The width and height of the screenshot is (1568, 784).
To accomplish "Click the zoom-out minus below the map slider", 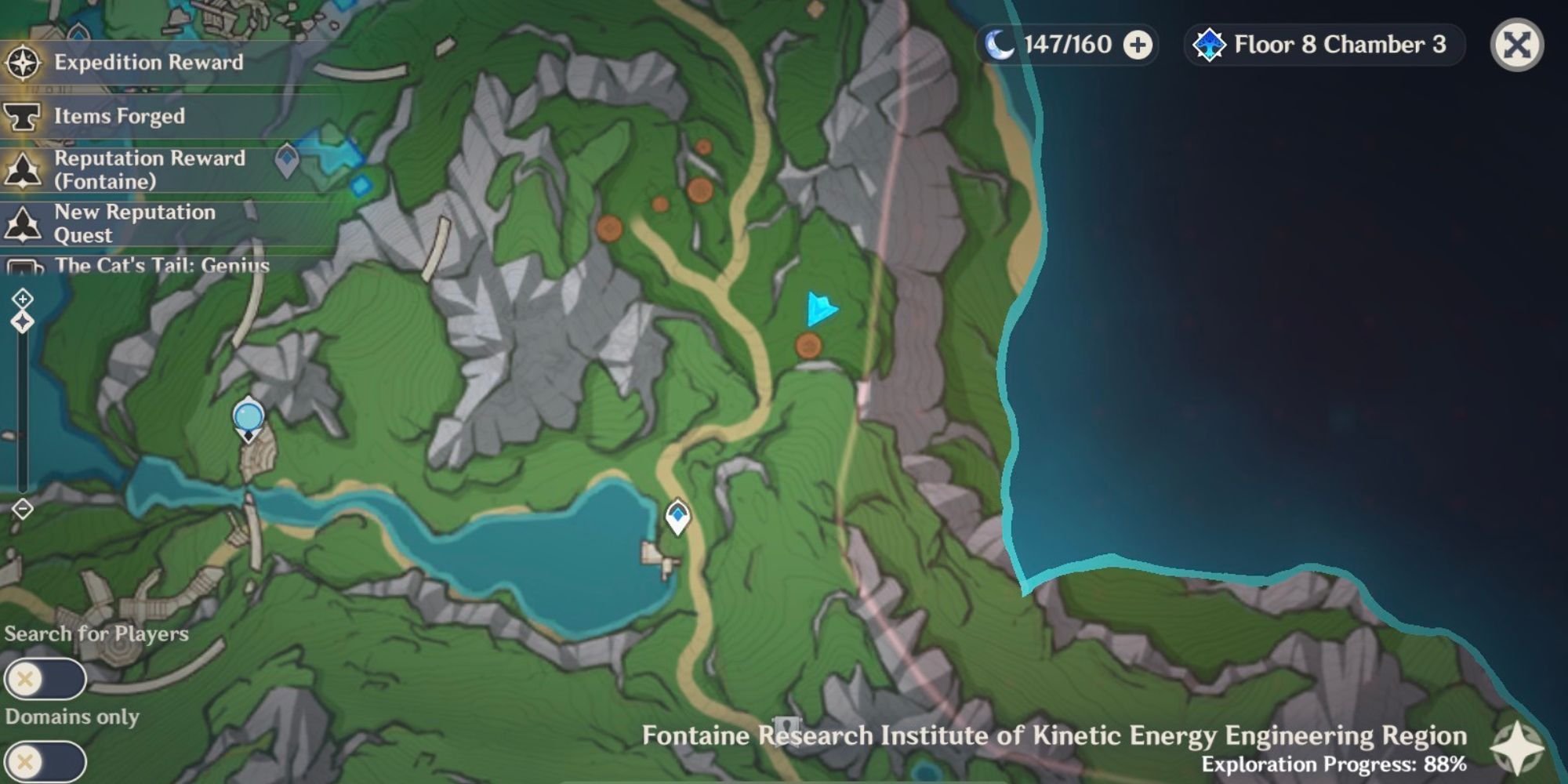I will 24,510.
